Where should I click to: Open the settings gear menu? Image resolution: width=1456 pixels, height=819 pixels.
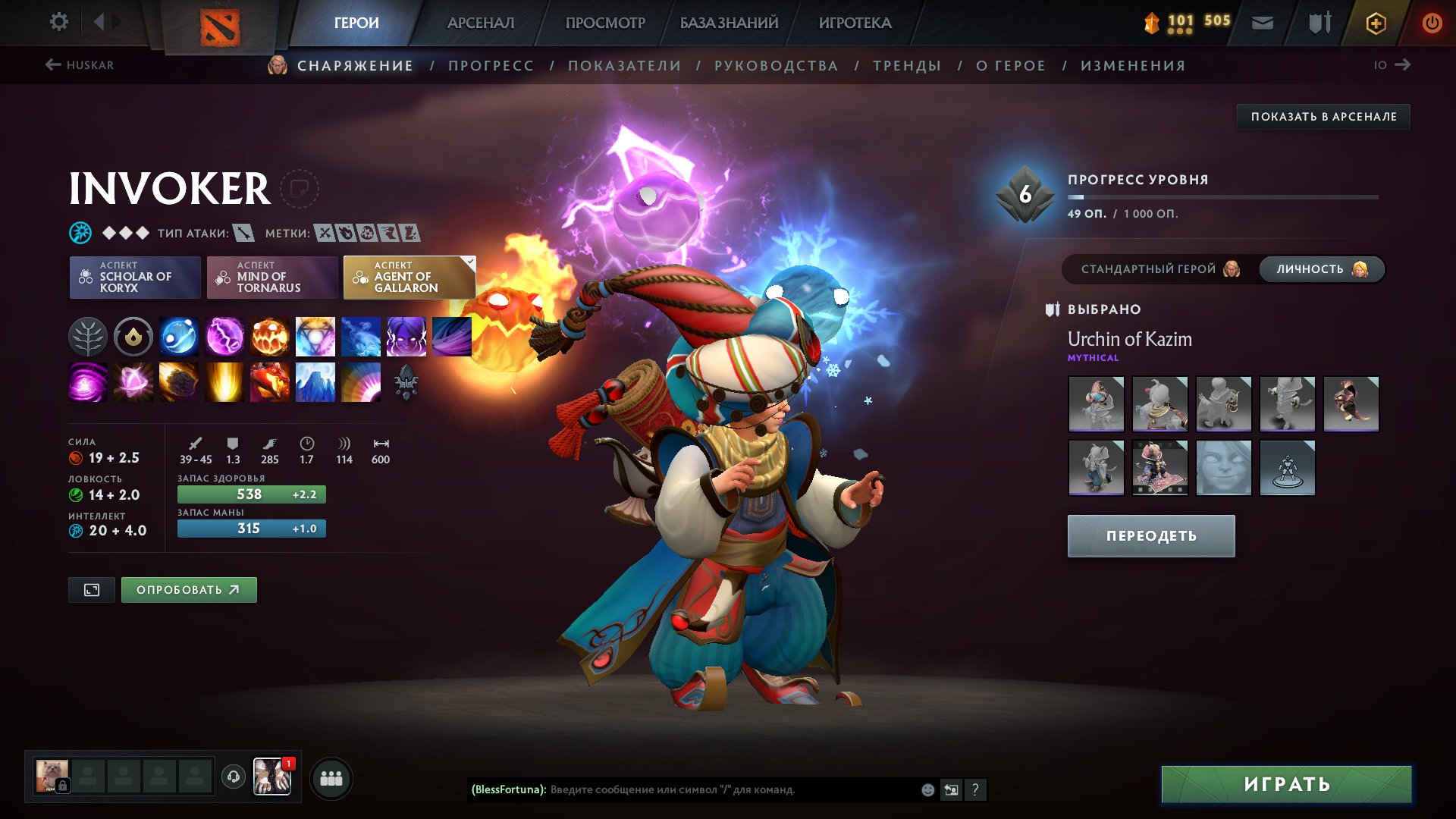tap(58, 22)
